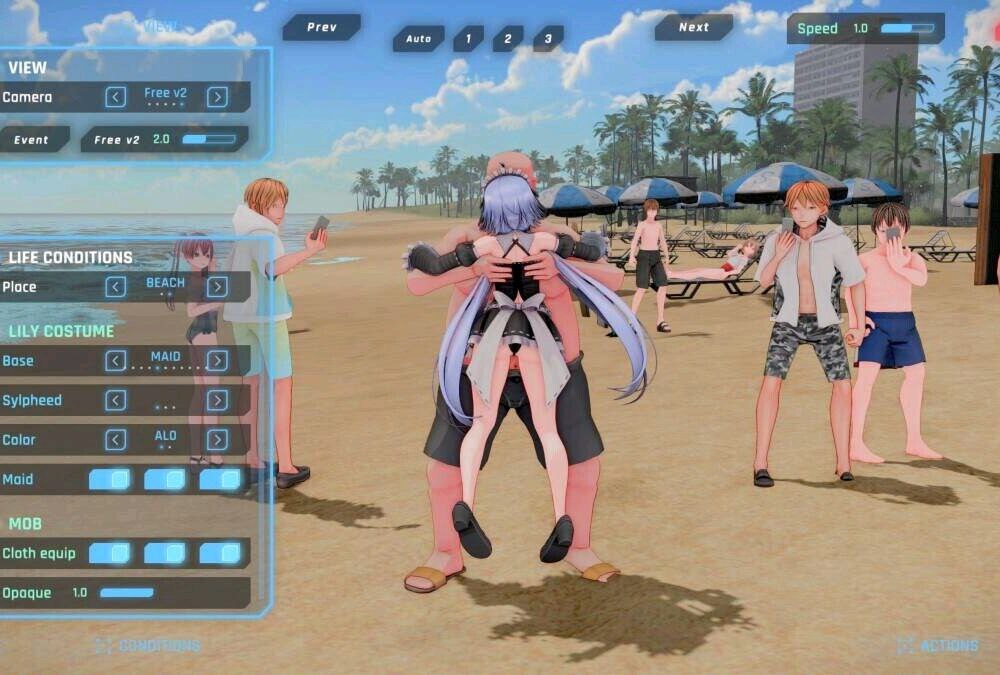Switch Camera to the previous mode
The image size is (1000, 675).
tap(116, 97)
